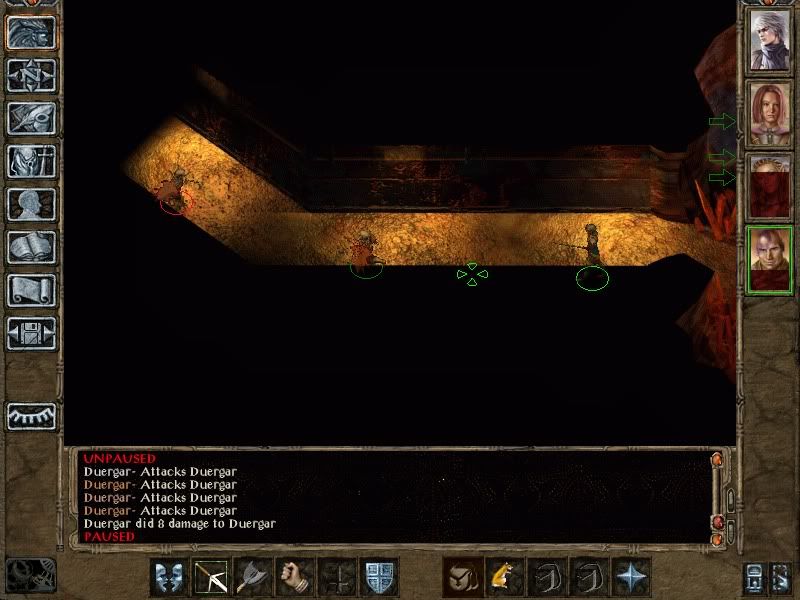Select the bald man's portrait
The height and width of the screenshot is (600, 800).
tap(771, 259)
